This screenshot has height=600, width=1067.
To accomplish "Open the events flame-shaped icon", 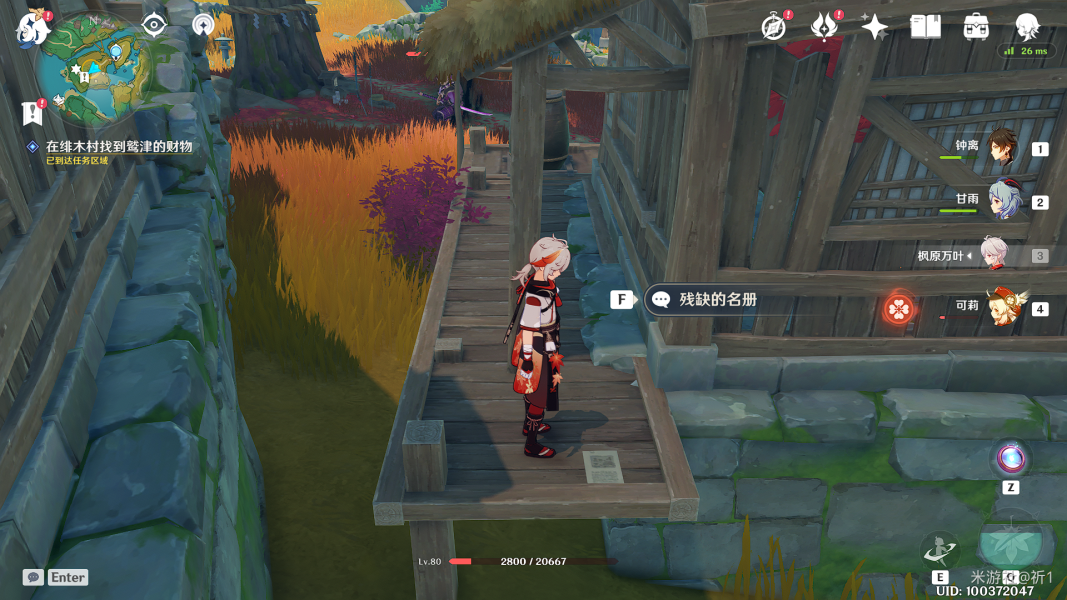I will 824,27.
